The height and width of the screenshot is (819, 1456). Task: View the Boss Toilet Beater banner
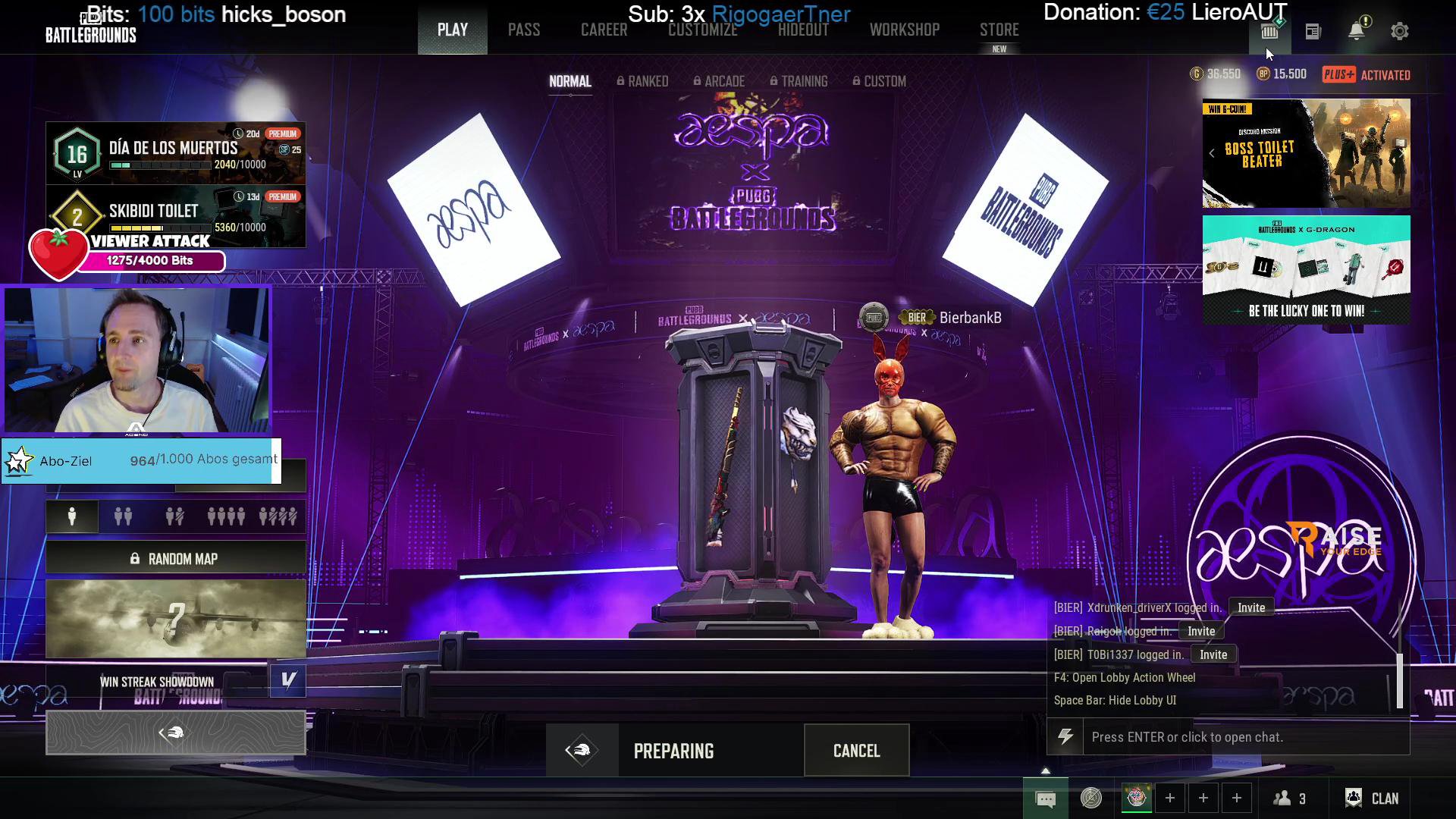(x=1306, y=153)
